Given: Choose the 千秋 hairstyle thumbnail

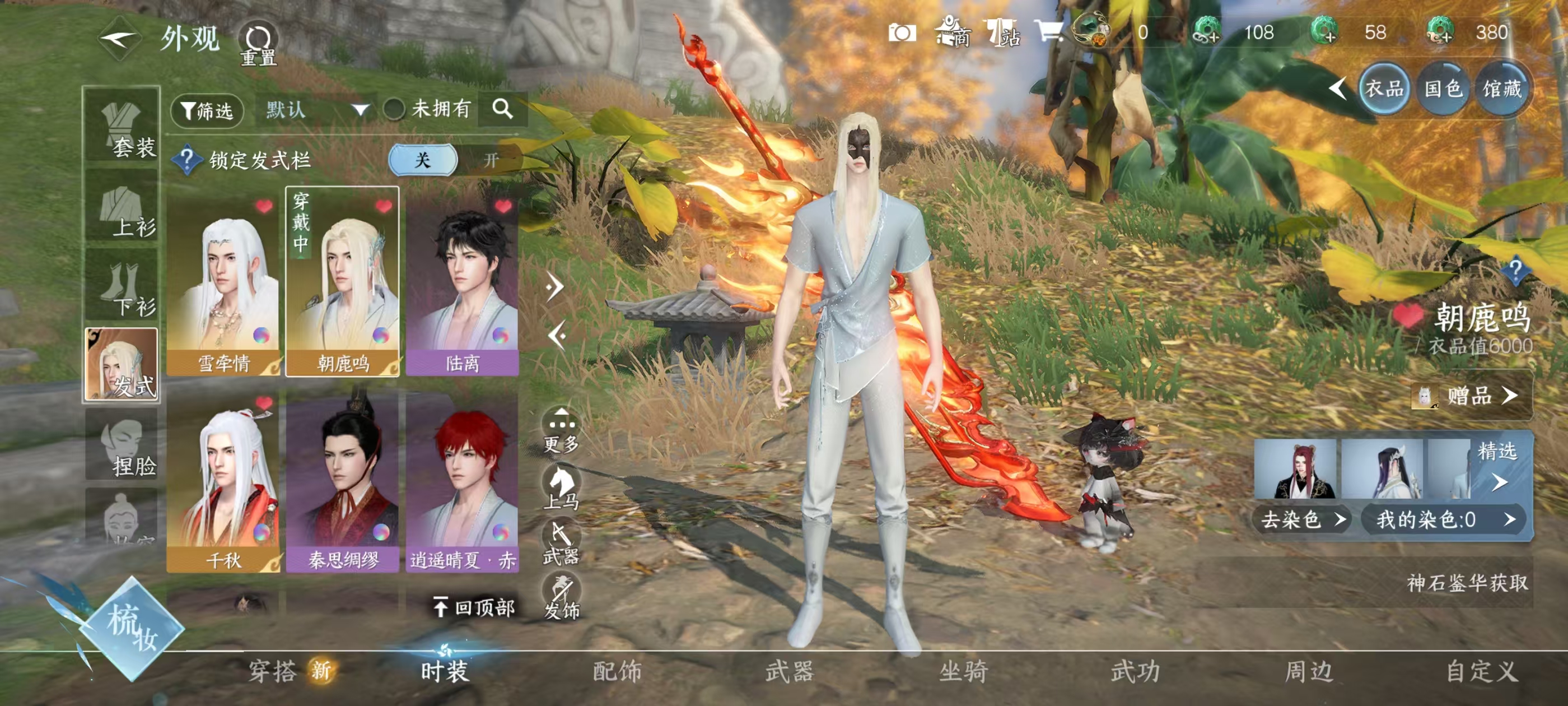Looking at the screenshot, I should click(223, 481).
